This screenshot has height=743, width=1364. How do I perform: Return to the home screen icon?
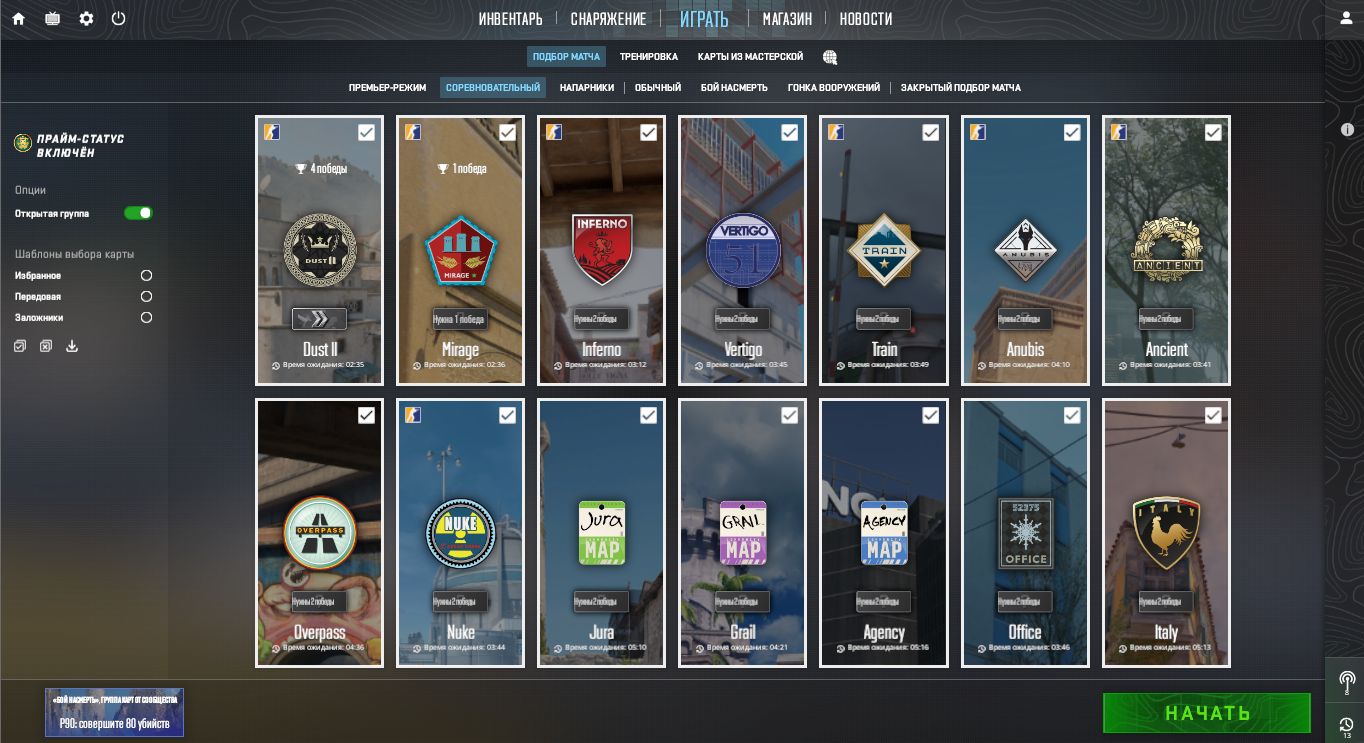(18, 19)
